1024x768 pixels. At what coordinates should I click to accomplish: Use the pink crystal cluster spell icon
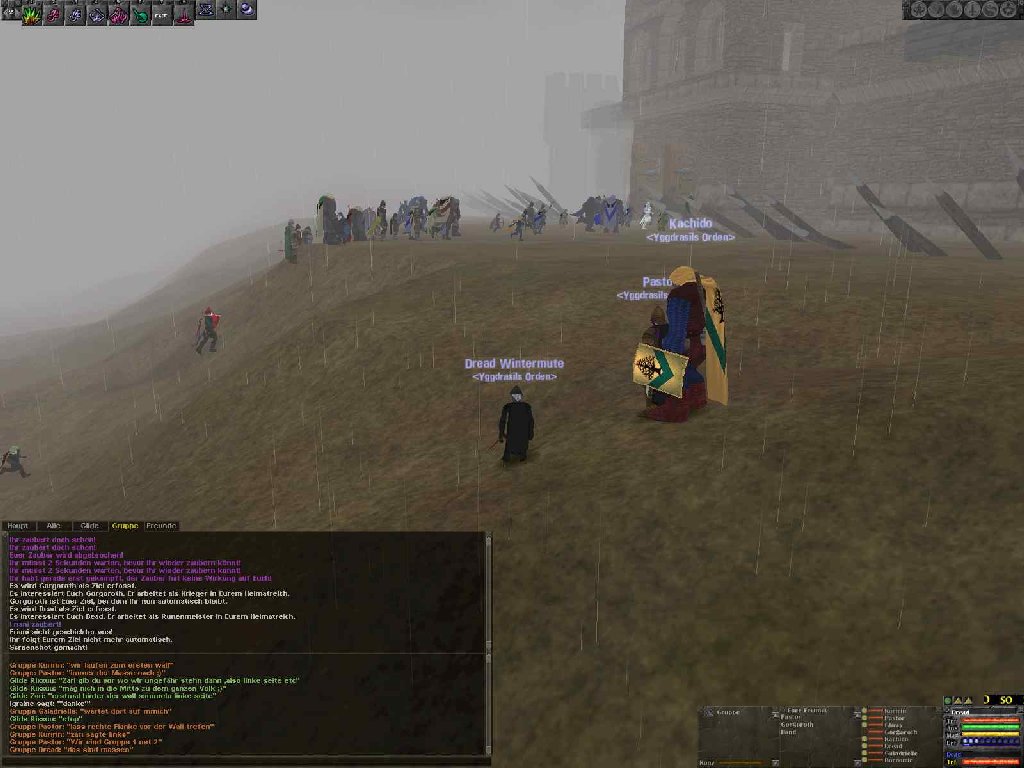(119, 13)
